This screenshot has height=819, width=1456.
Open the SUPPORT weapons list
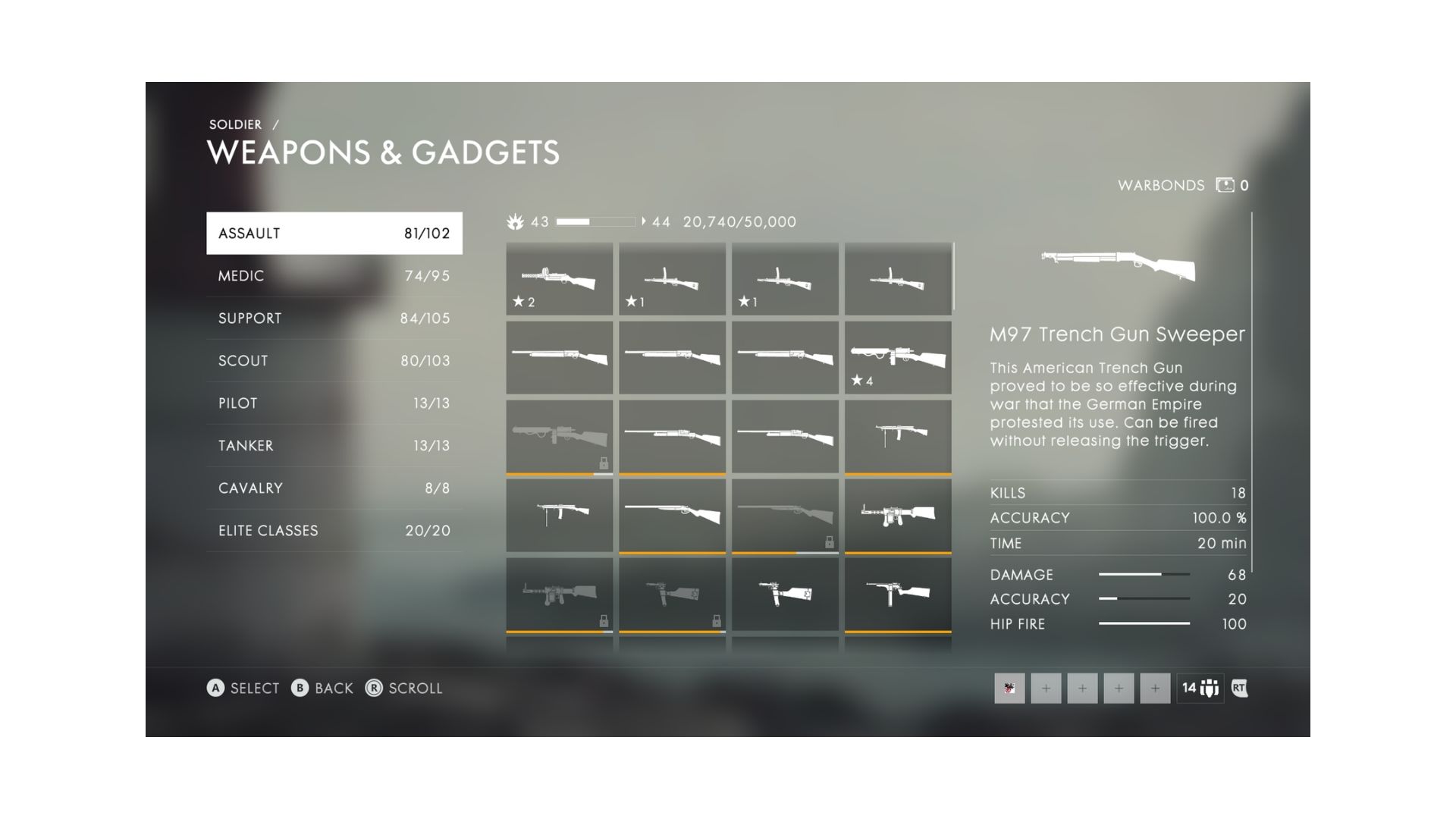(x=334, y=318)
